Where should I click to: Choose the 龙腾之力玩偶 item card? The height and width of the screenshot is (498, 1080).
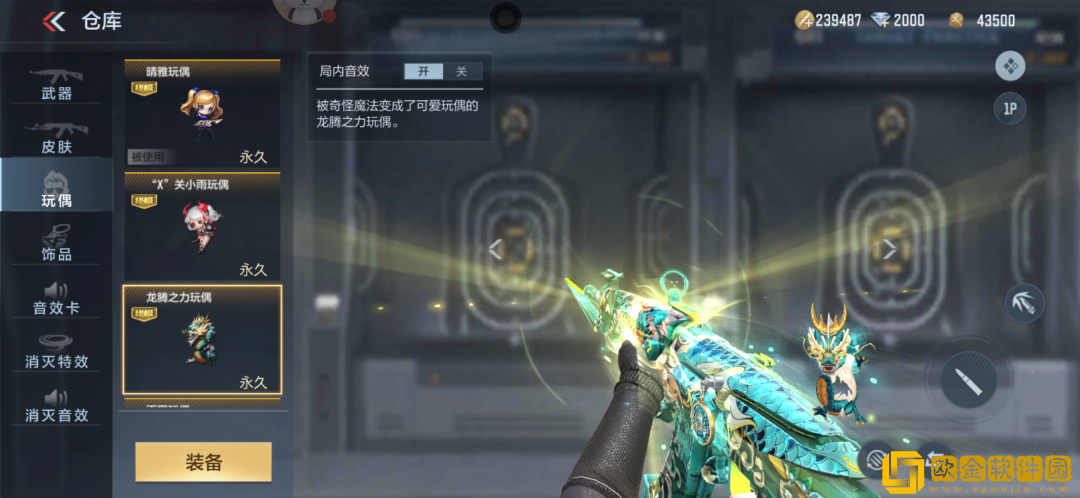pyautogui.click(x=202, y=340)
